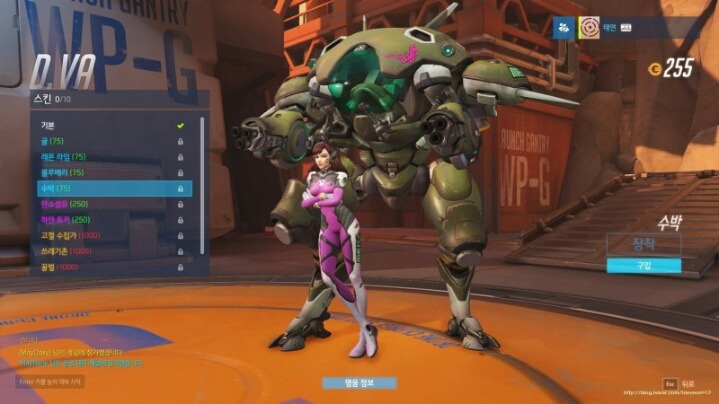Click the blue social icon beside portrait

click(x=561, y=27)
